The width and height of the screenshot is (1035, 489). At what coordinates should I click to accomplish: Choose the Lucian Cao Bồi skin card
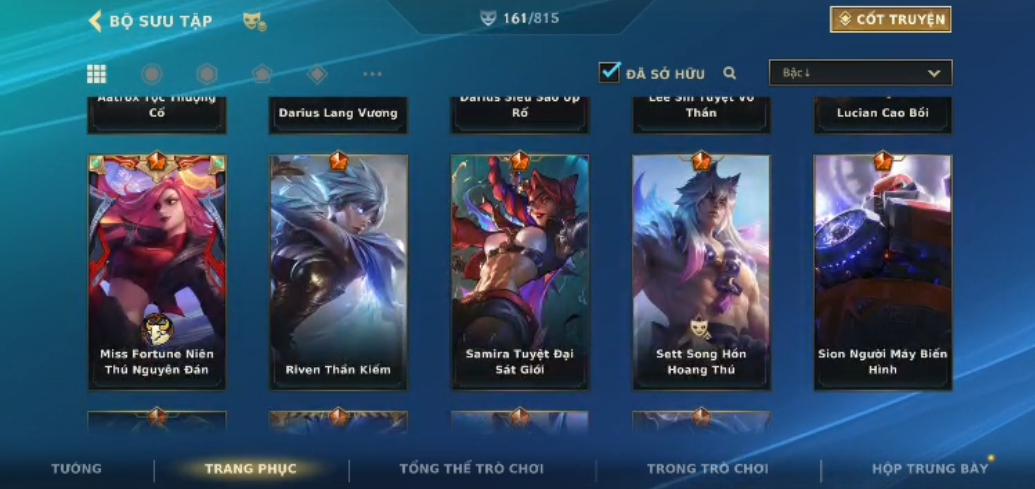click(x=882, y=114)
